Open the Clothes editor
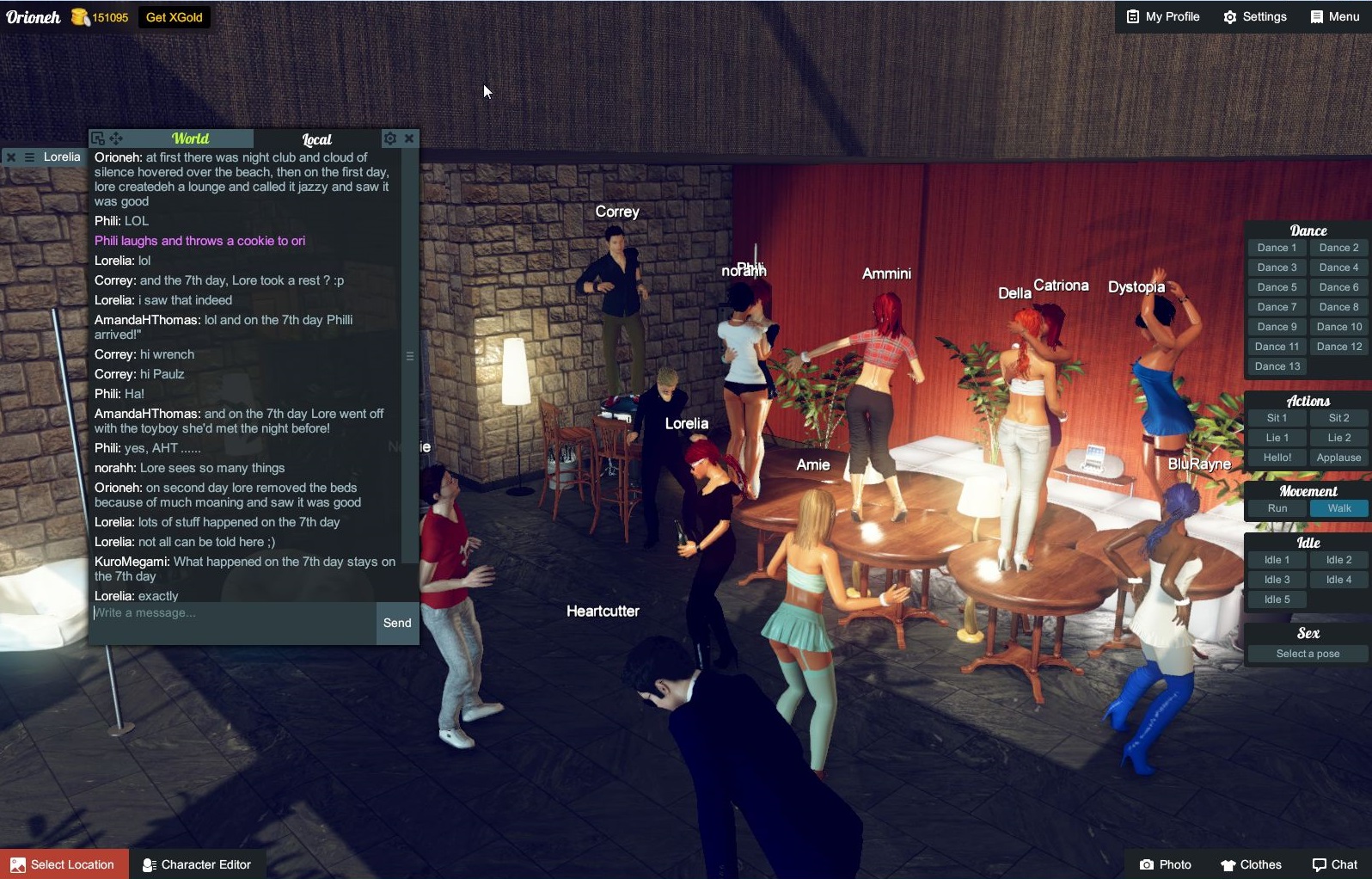Screen dimensions: 1372x879 [1251, 865]
